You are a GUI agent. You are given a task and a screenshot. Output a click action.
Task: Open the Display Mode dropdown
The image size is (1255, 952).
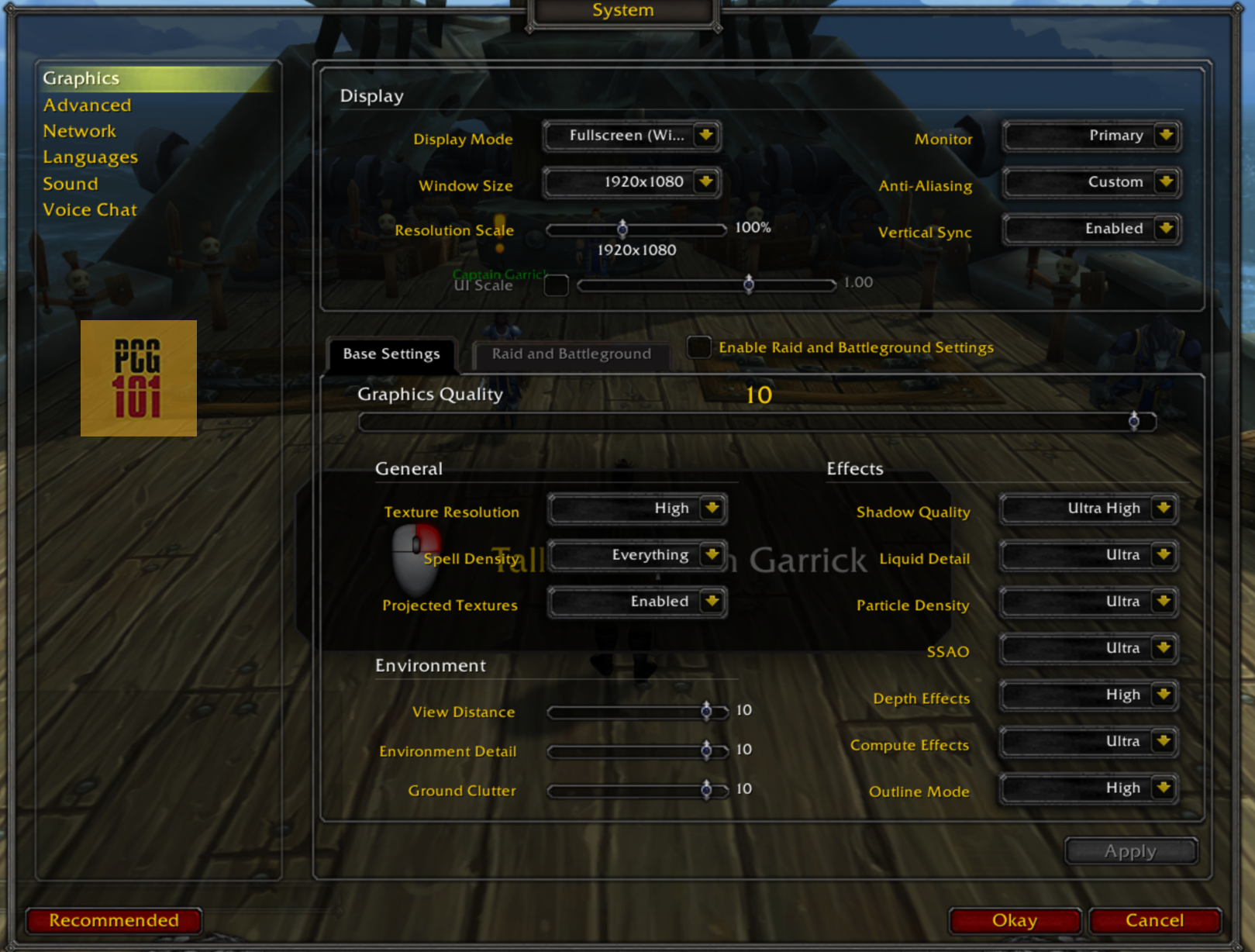(x=631, y=136)
